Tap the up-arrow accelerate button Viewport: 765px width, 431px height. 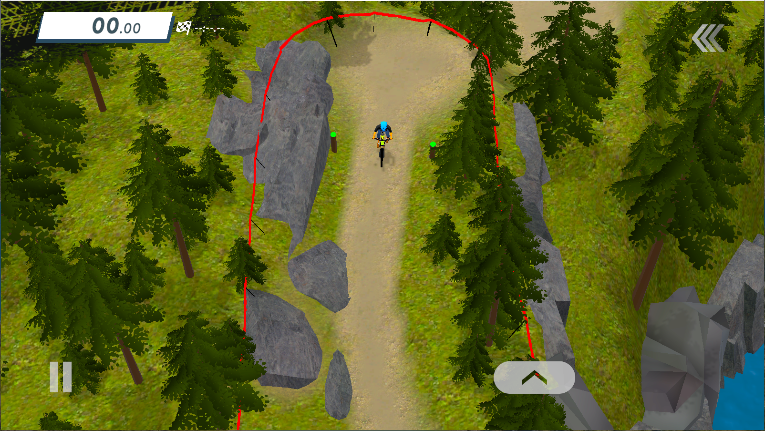(x=534, y=377)
